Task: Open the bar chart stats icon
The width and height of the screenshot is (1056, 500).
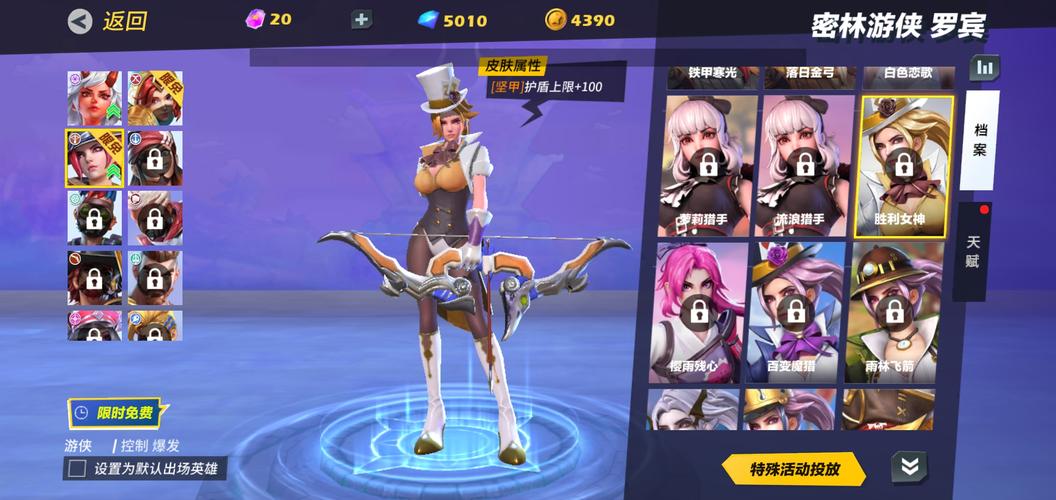Action: pos(985,68)
